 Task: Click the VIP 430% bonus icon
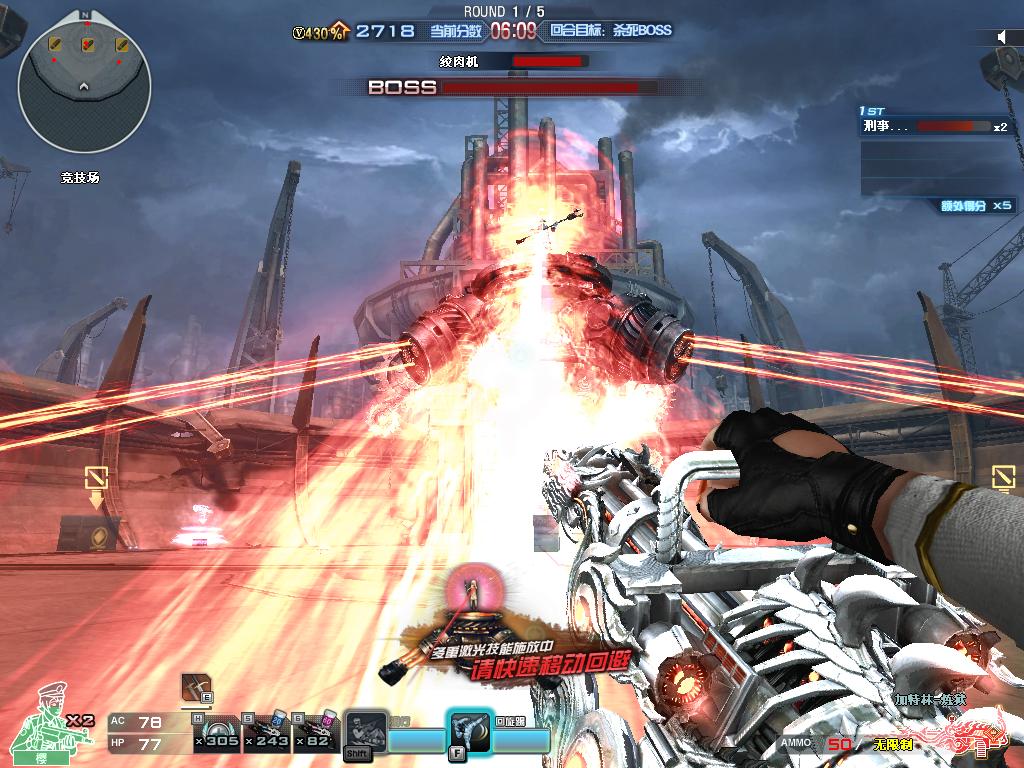319,32
